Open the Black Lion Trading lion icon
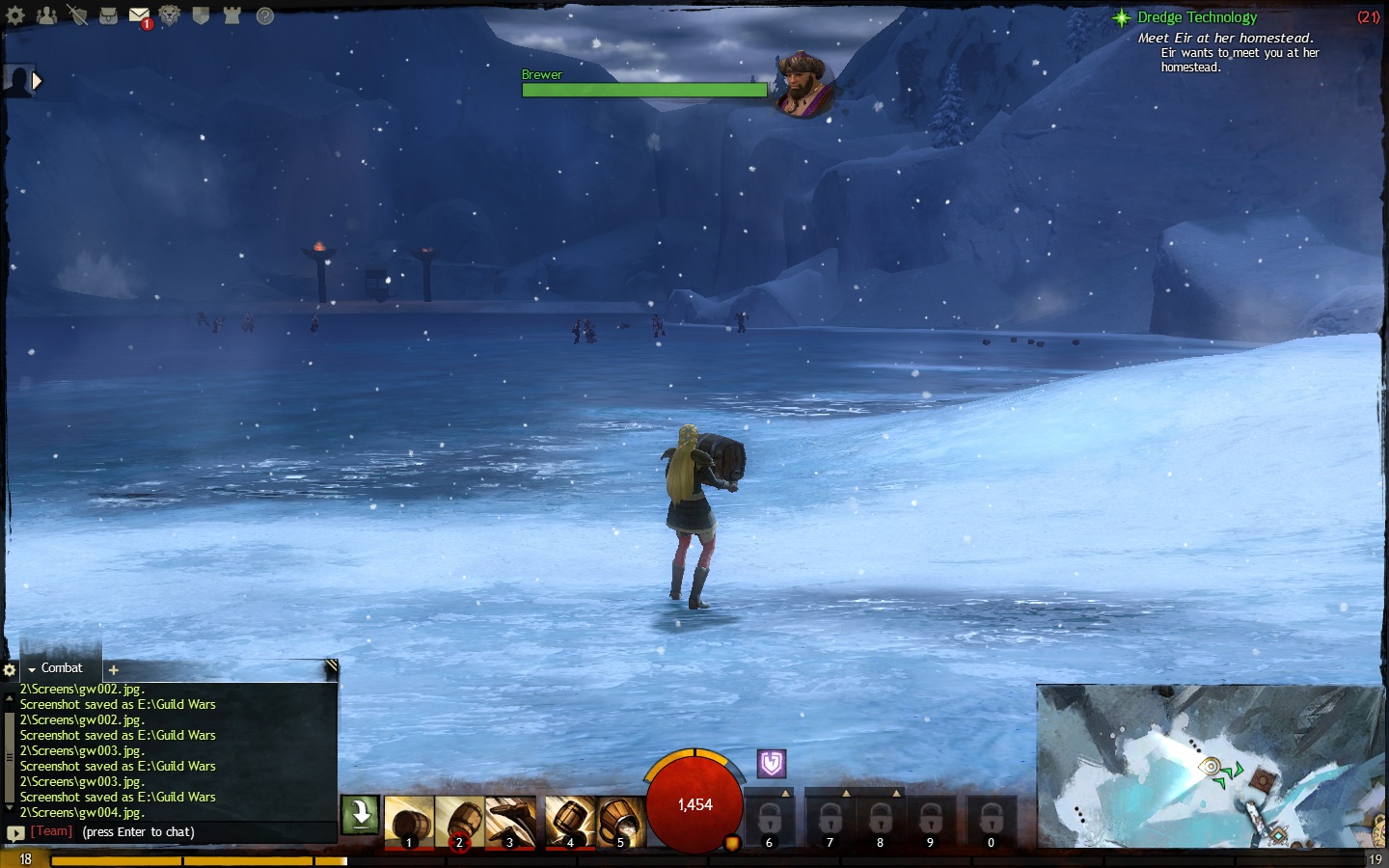The width and height of the screenshot is (1389, 868). click(170, 15)
